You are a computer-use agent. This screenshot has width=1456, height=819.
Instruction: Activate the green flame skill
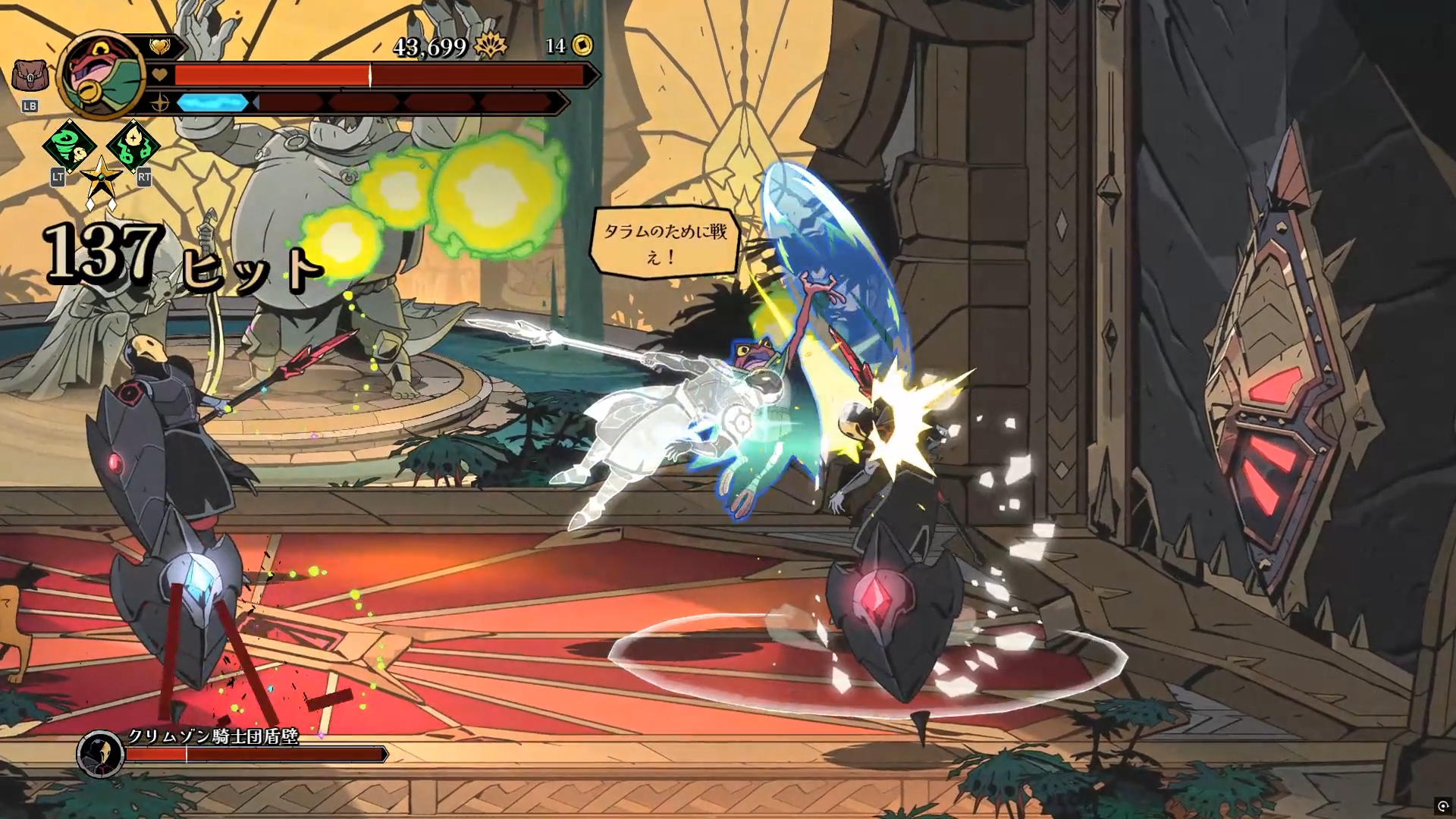pos(133,146)
